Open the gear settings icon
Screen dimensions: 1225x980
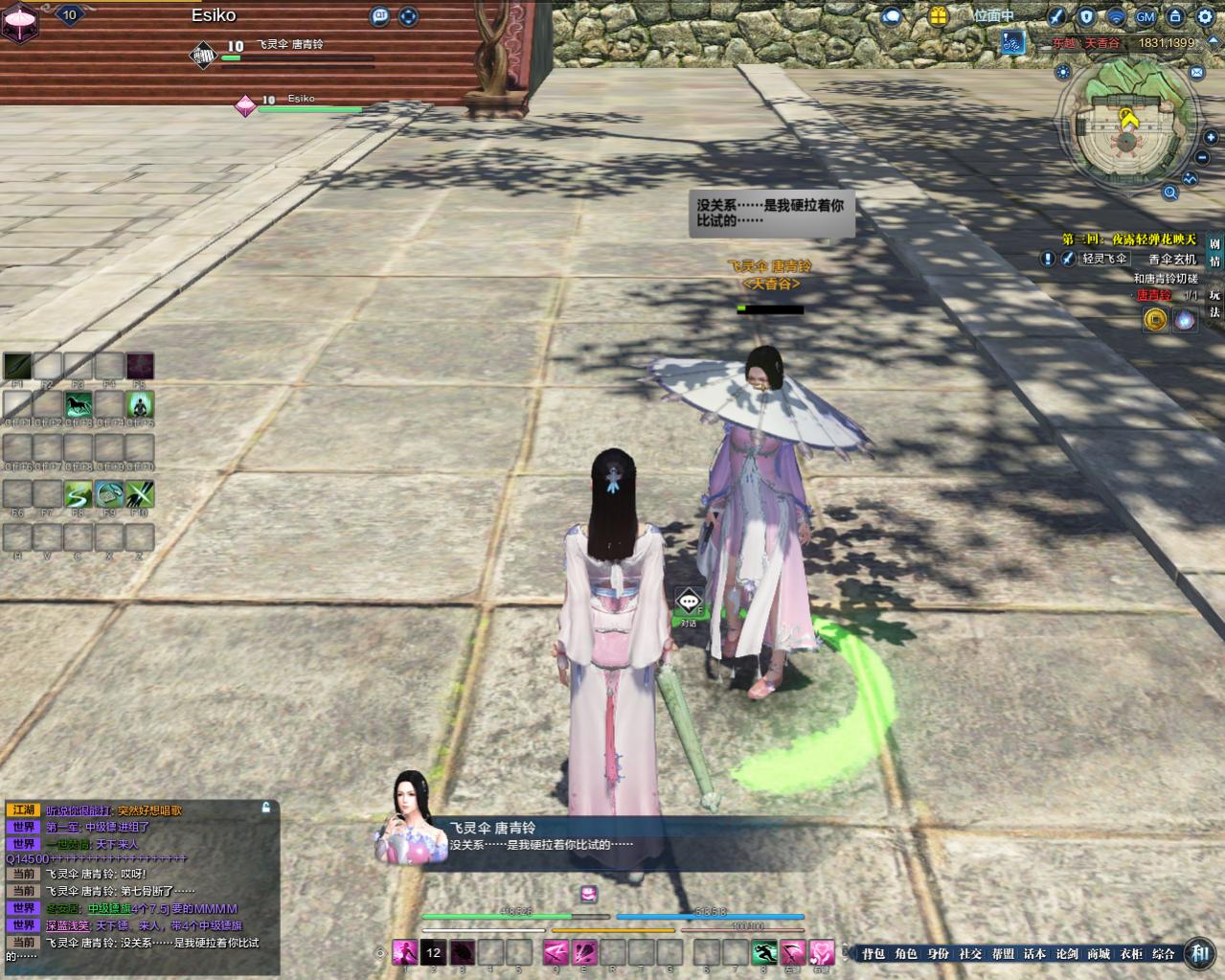[x=1204, y=16]
